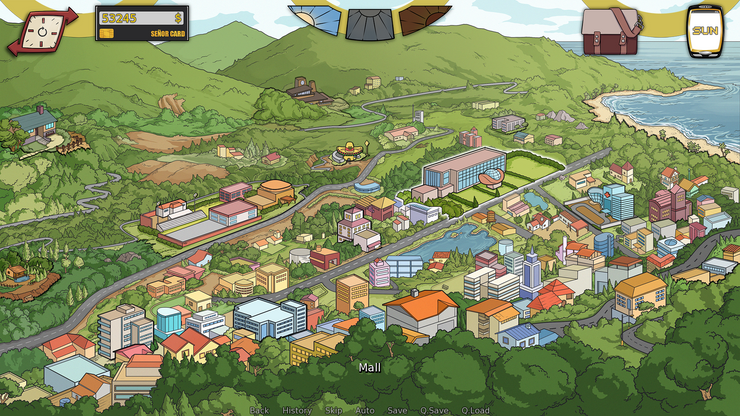Image resolution: width=740 pixels, height=416 pixels.
Task: Click Back in the quick menu
Action: (259, 410)
